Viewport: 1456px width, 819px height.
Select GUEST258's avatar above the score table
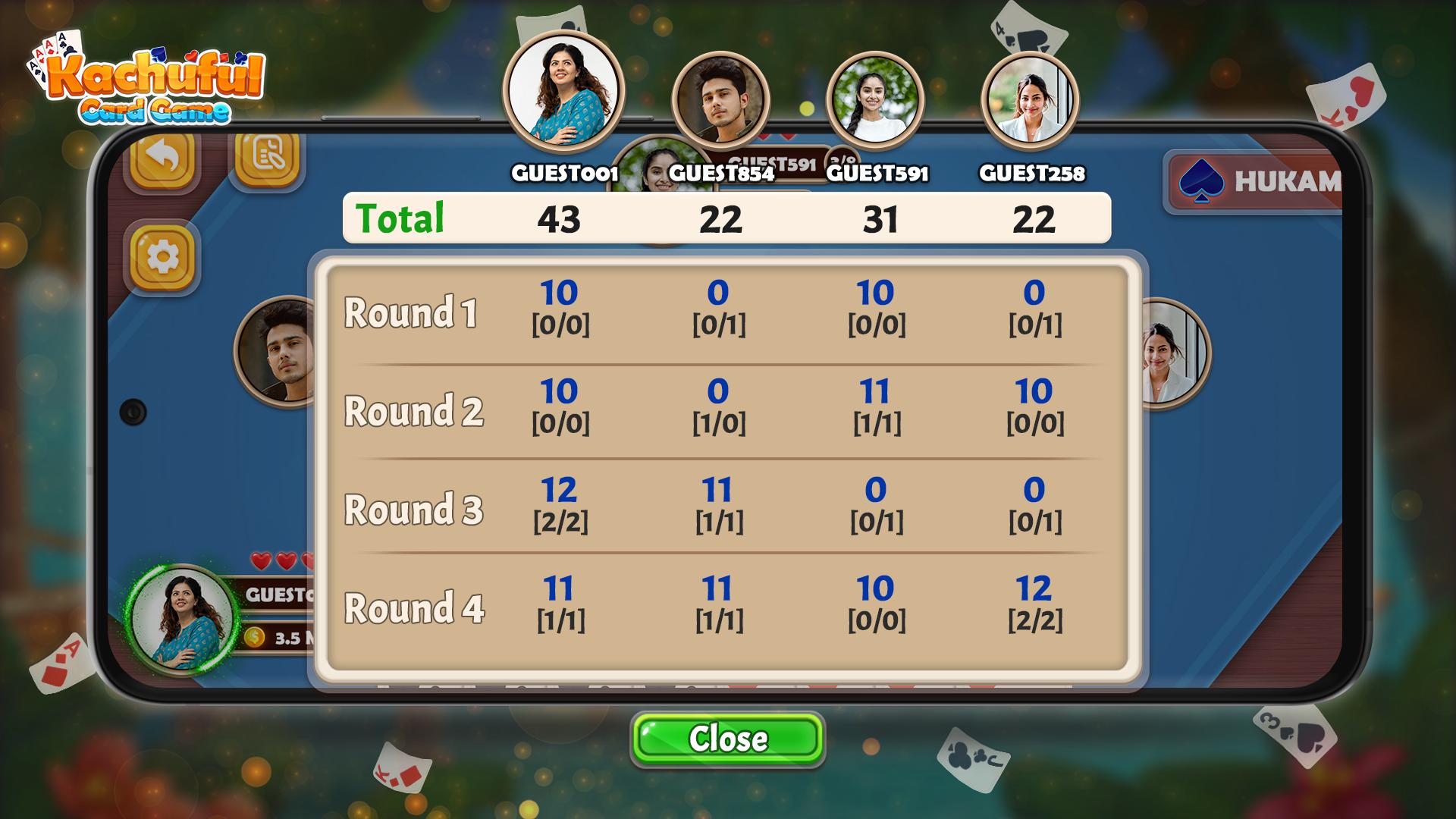[x=1030, y=99]
